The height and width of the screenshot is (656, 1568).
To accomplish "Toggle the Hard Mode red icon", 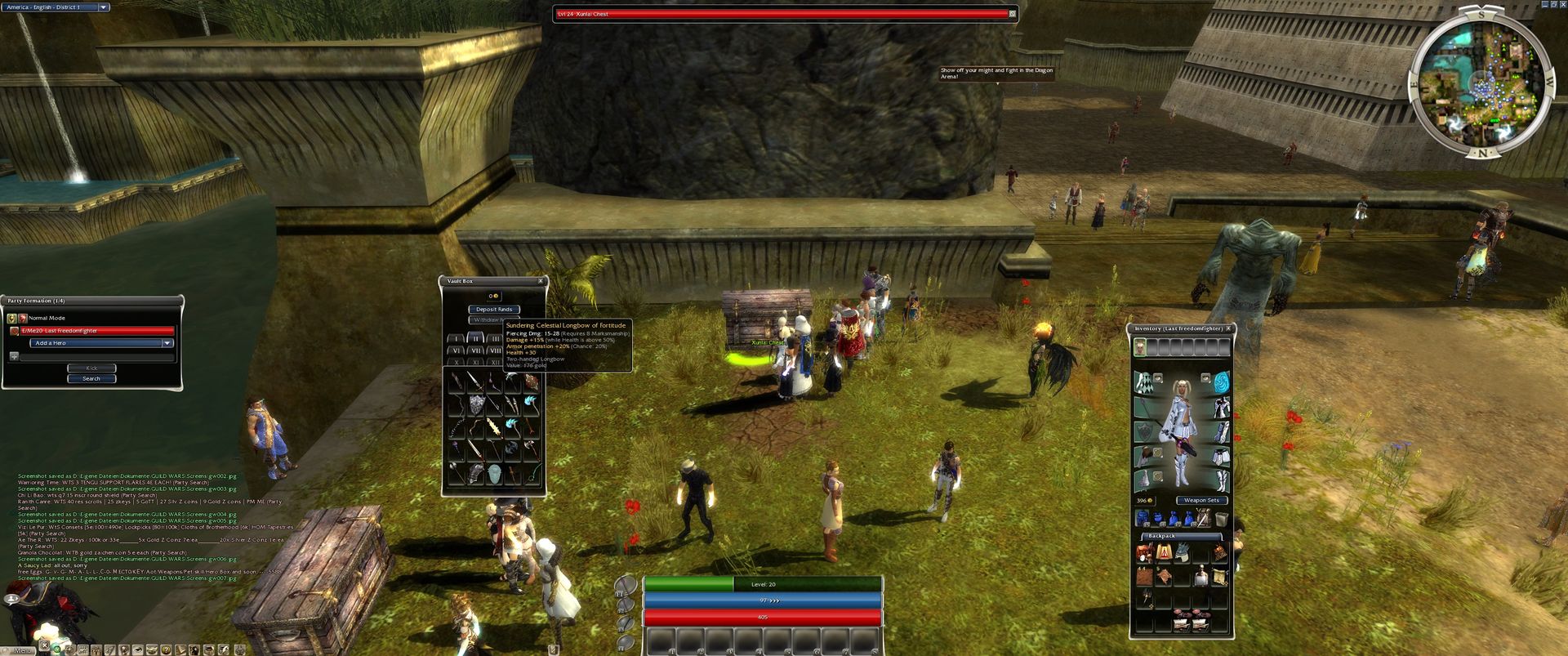I will coord(22,318).
